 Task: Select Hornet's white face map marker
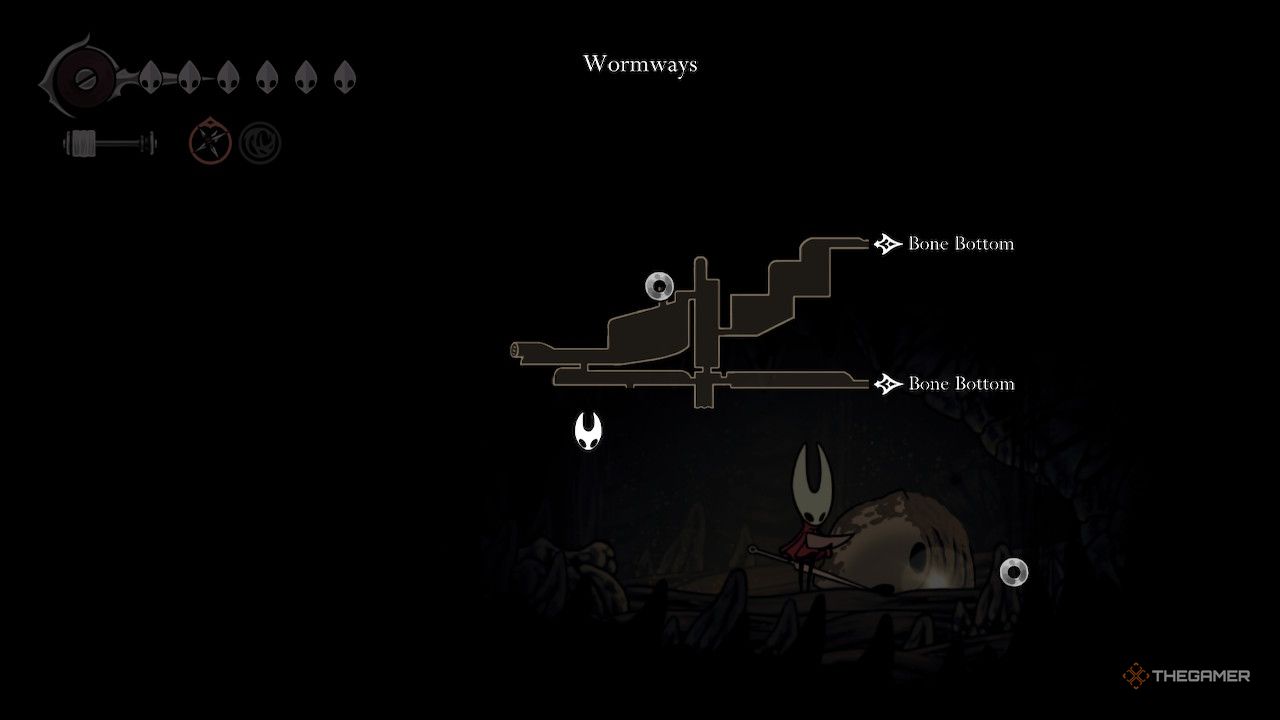point(588,432)
